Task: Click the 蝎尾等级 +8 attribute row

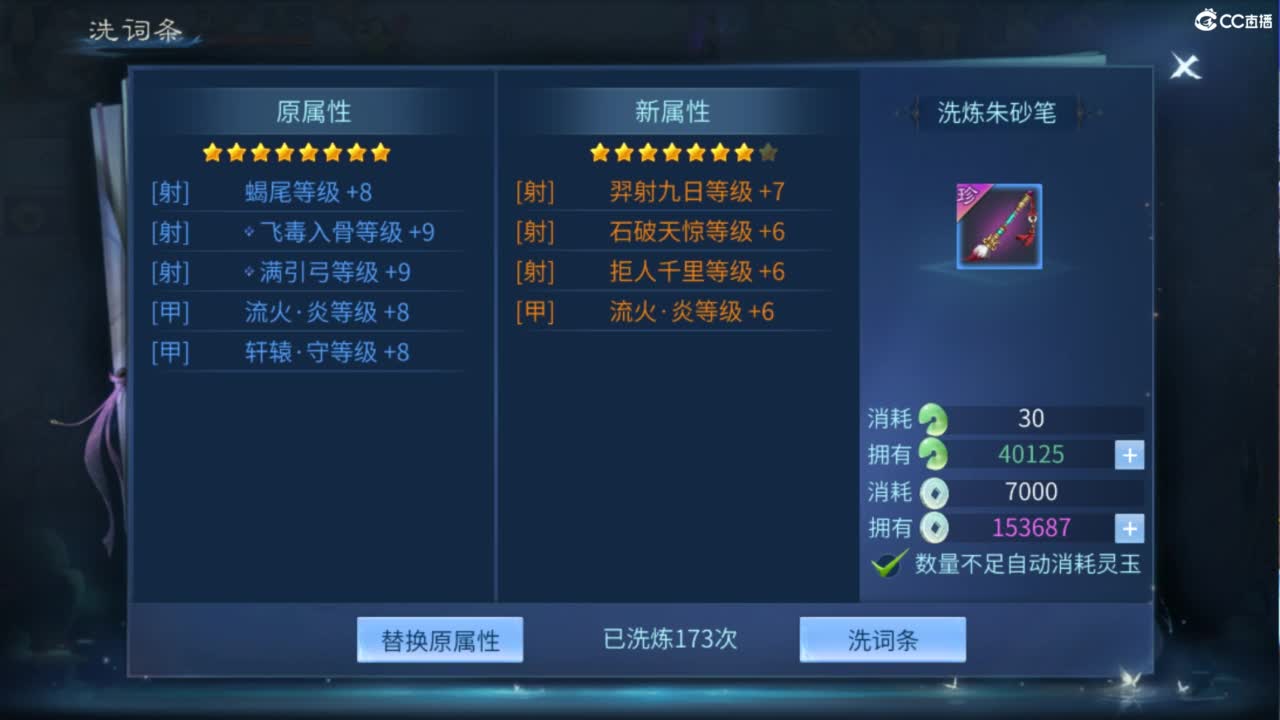Action: point(310,192)
